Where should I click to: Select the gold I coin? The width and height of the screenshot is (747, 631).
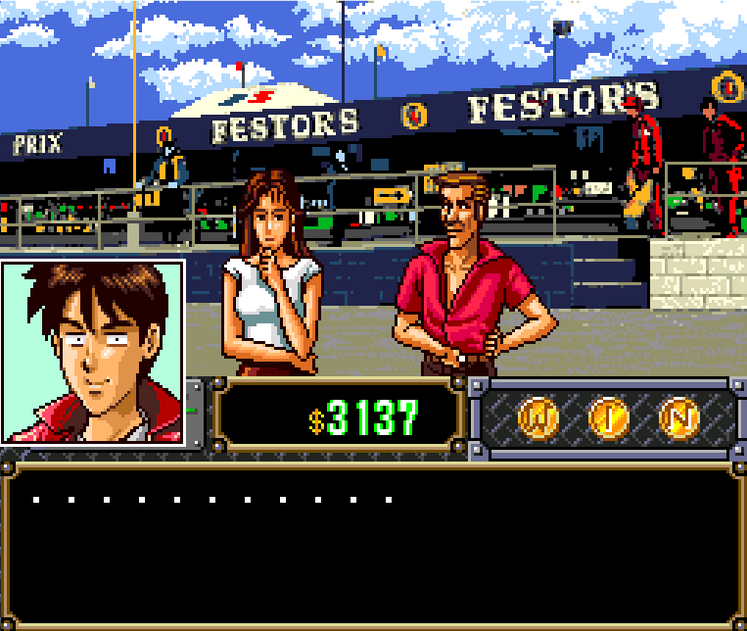[607, 417]
